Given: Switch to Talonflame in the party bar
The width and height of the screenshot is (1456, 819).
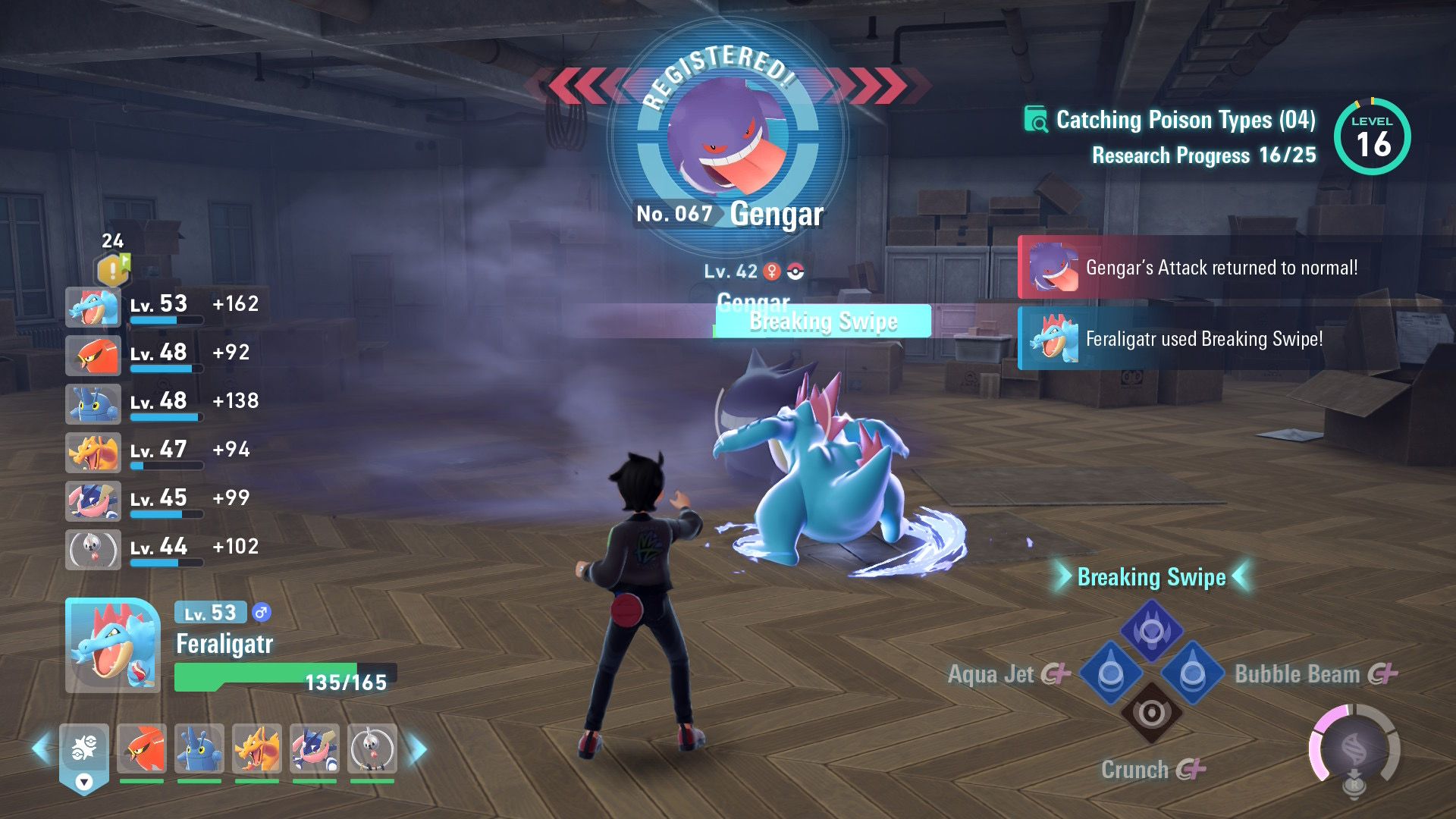Looking at the screenshot, I should click(x=142, y=748).
